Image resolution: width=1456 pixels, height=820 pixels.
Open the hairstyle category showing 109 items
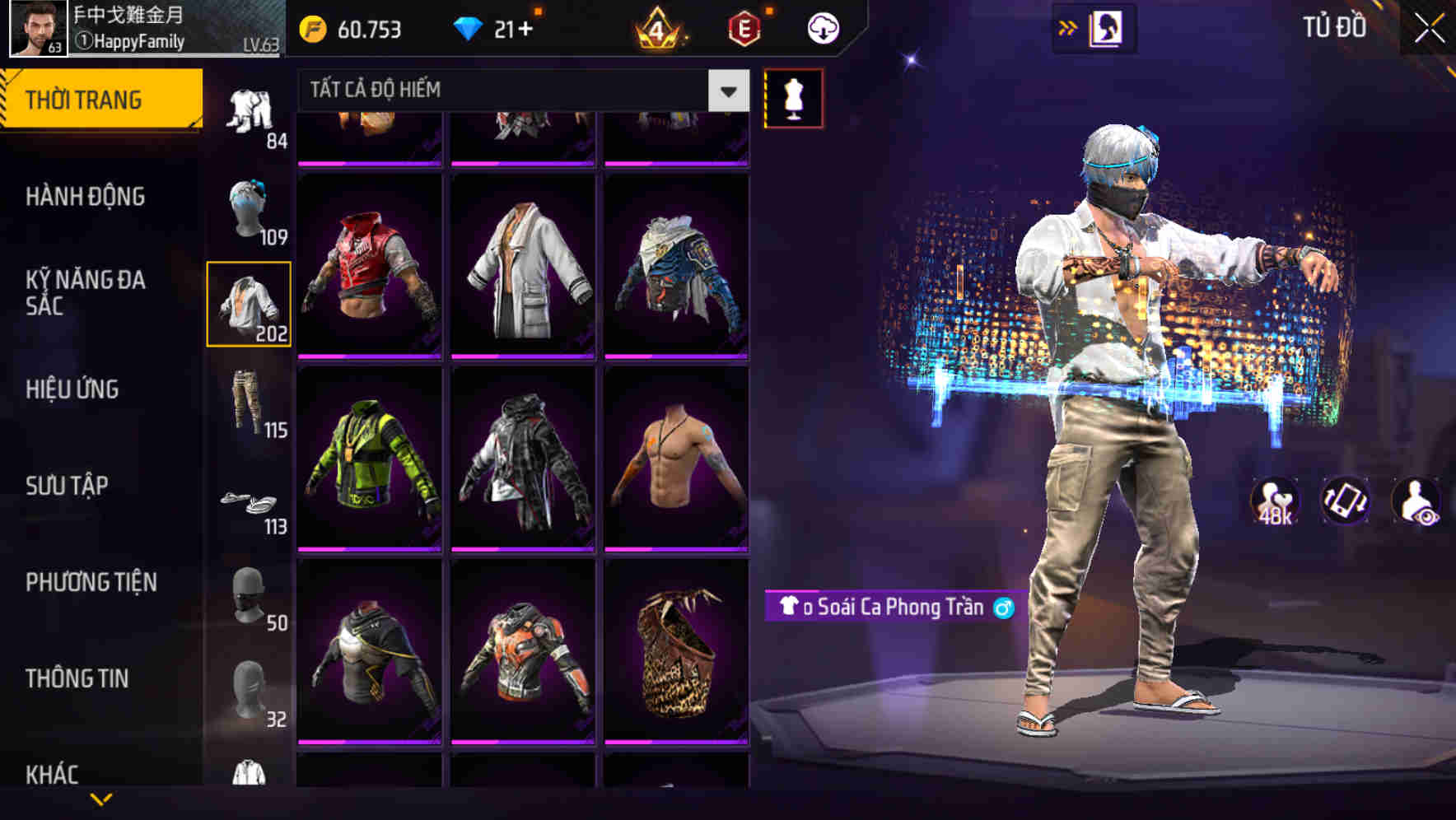tap(250, 210)
